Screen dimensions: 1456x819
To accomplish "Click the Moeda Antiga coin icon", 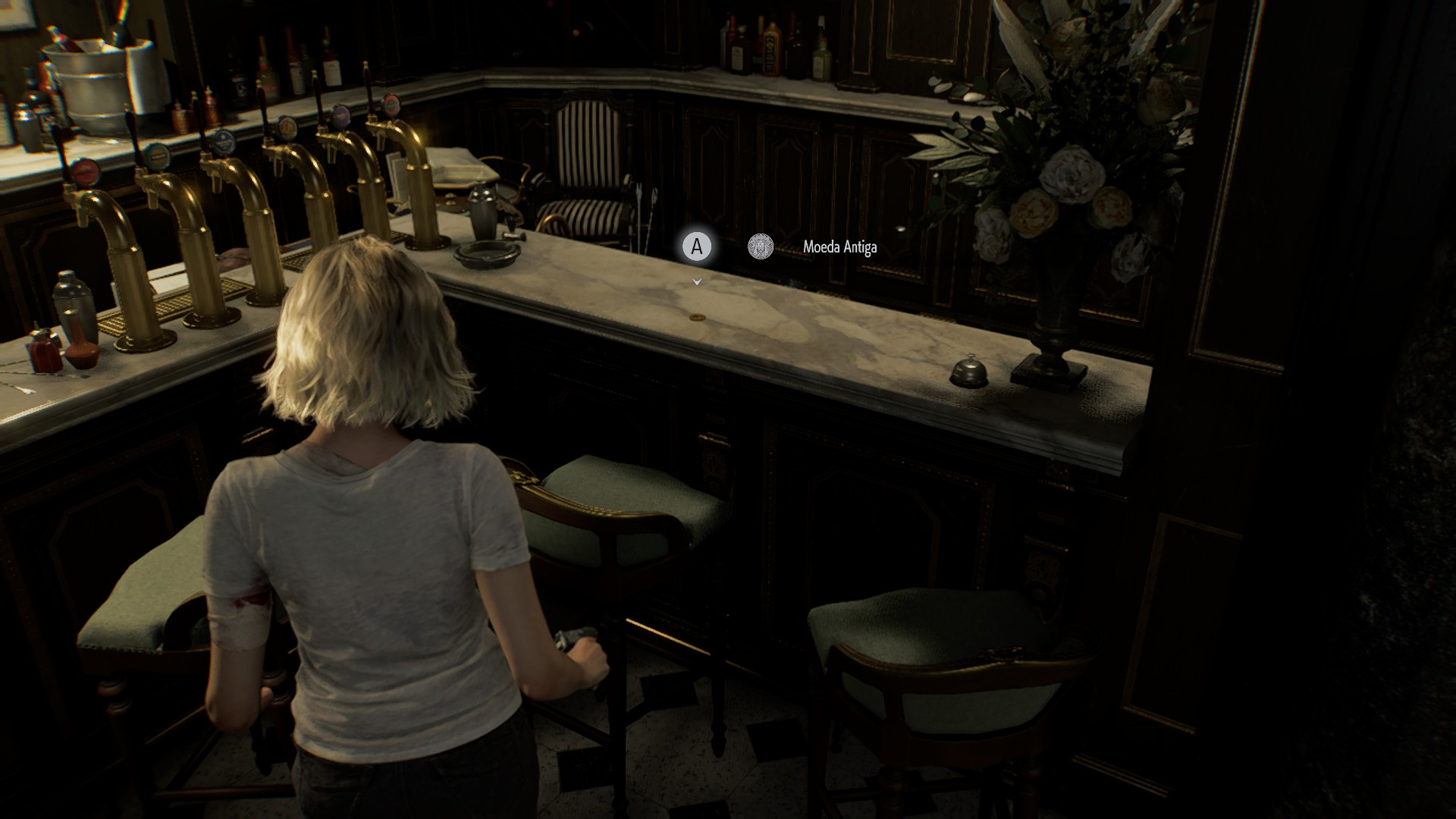I will click(760, 246).
